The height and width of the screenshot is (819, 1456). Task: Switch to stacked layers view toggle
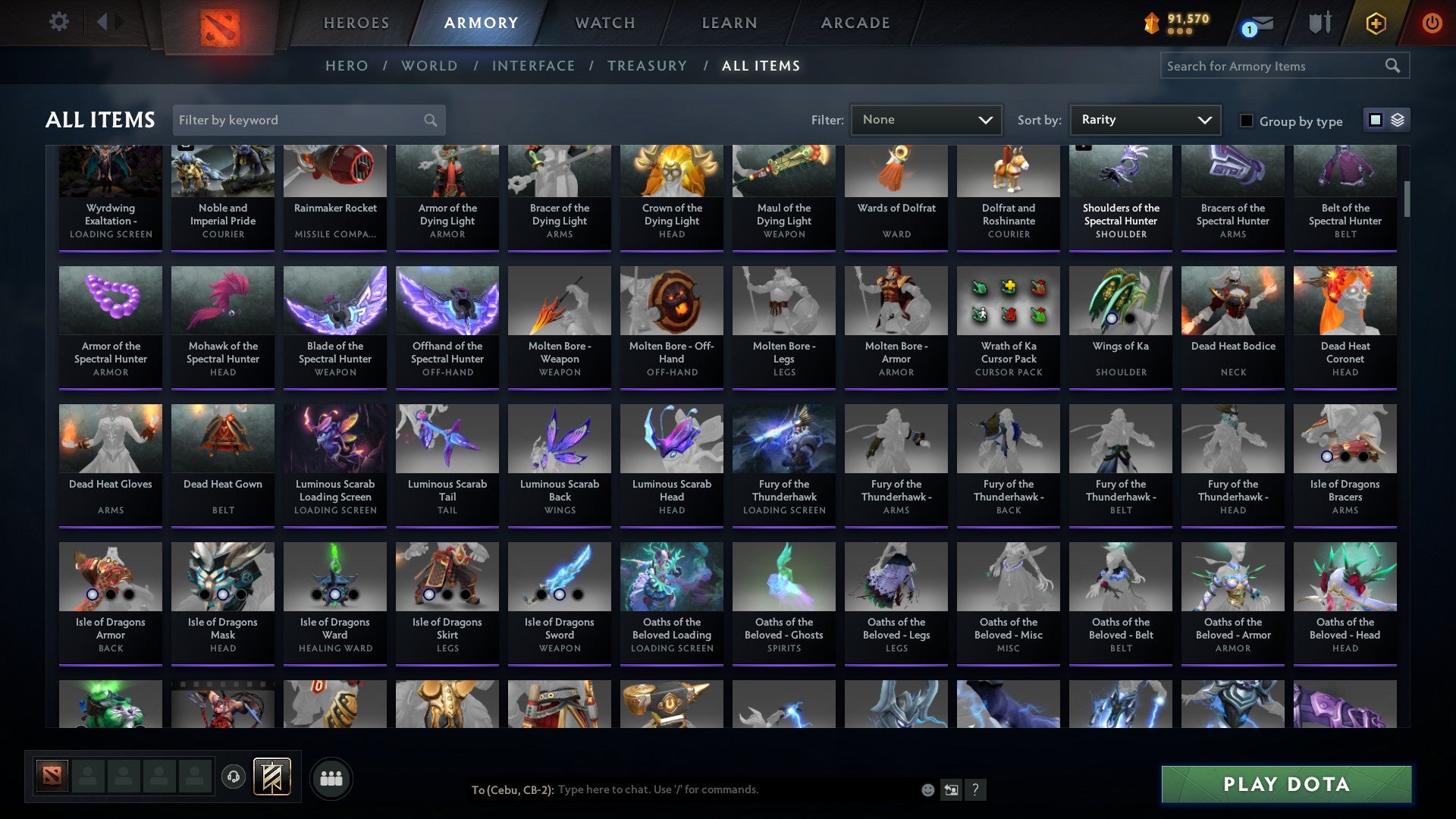pyautogui.click(x=1398, y=120)
